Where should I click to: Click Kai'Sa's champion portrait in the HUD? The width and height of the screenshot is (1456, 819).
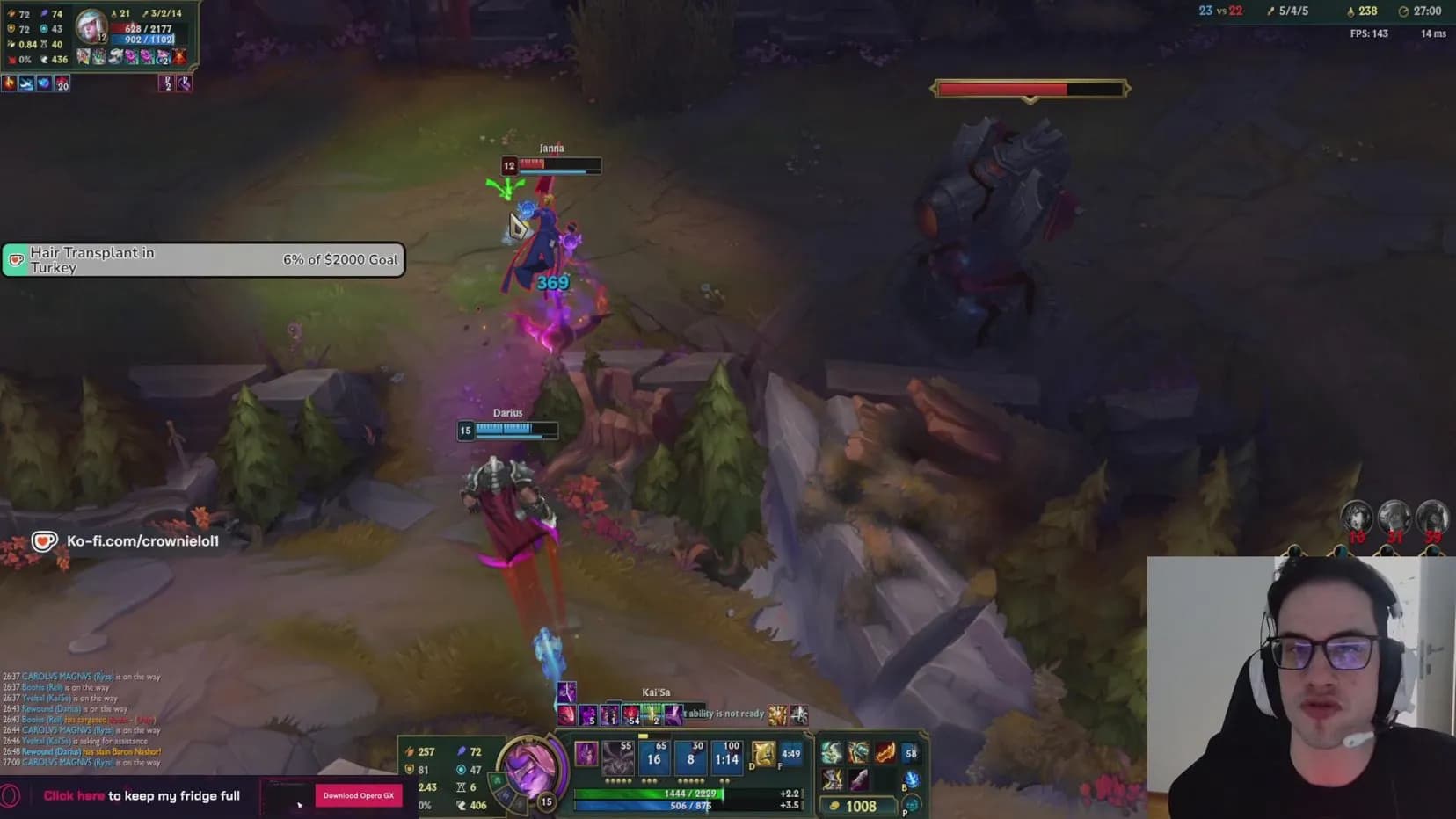pyautogui.click(x=529, y=765)
